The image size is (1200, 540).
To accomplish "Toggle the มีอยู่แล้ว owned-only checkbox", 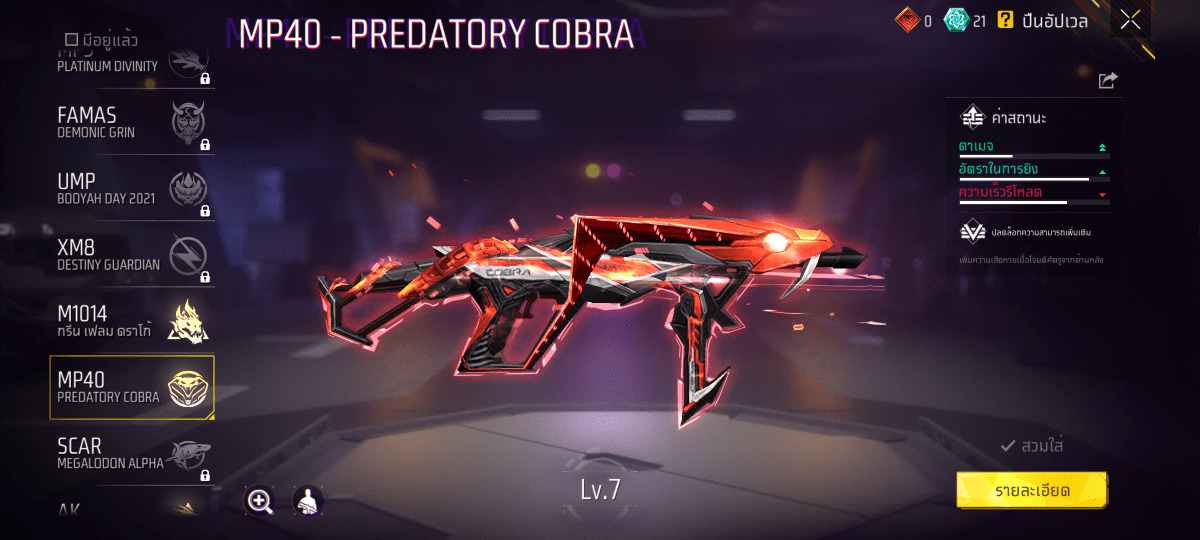I will pos(72,40).
